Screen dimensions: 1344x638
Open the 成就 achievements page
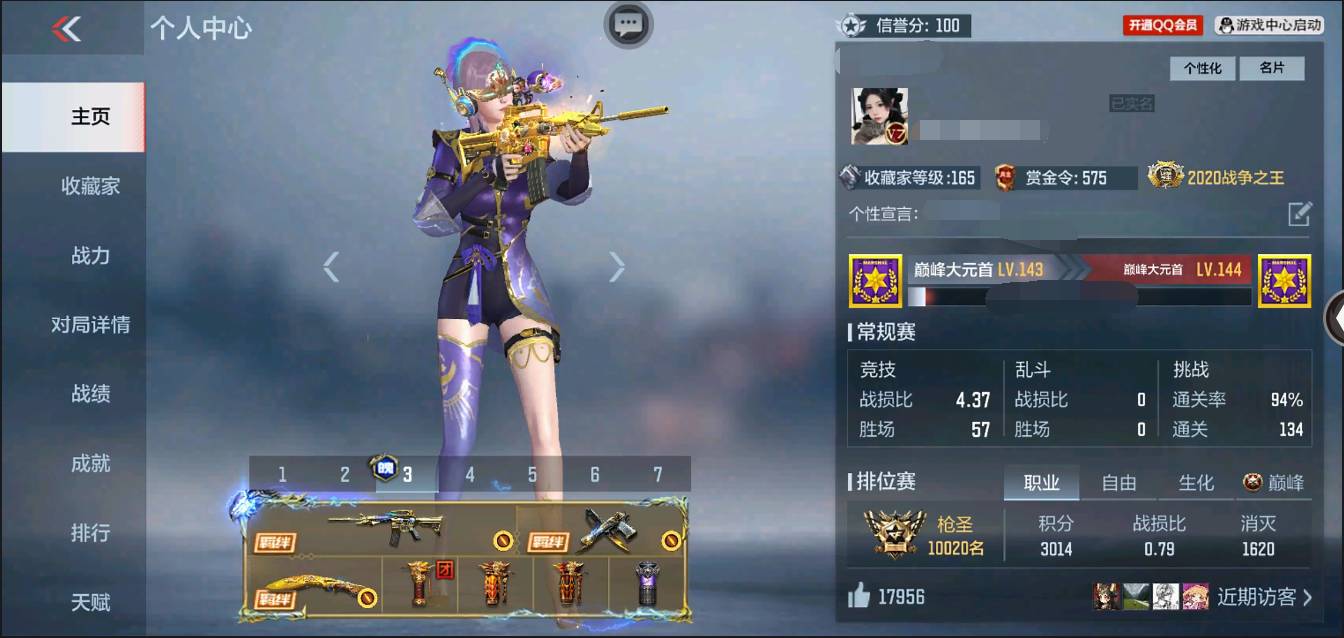tap(90, 464)
